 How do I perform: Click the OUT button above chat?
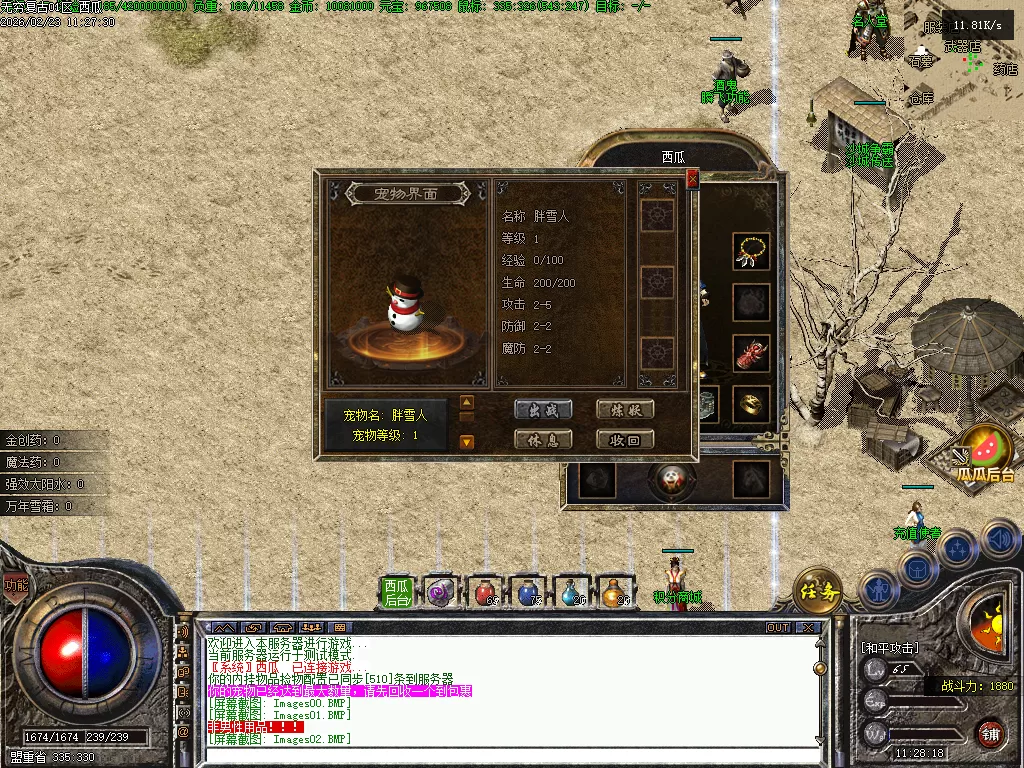(x=777, y=628)
